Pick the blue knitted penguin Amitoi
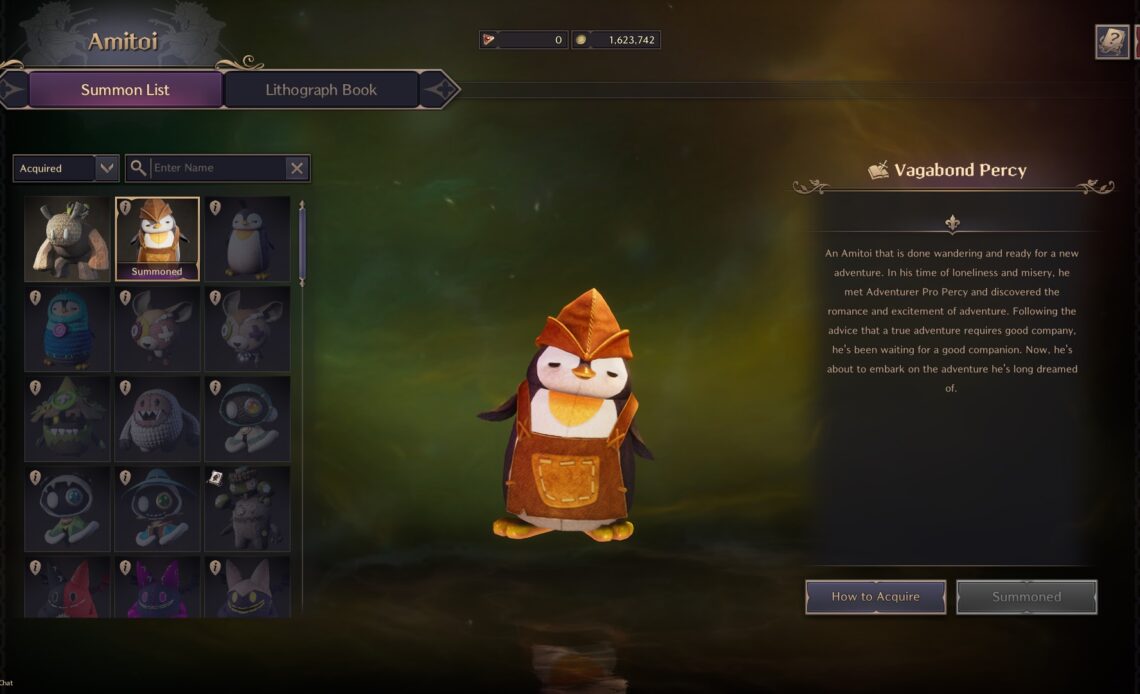This screenshot has width=1140, height=694. click(x=67, y=328)
